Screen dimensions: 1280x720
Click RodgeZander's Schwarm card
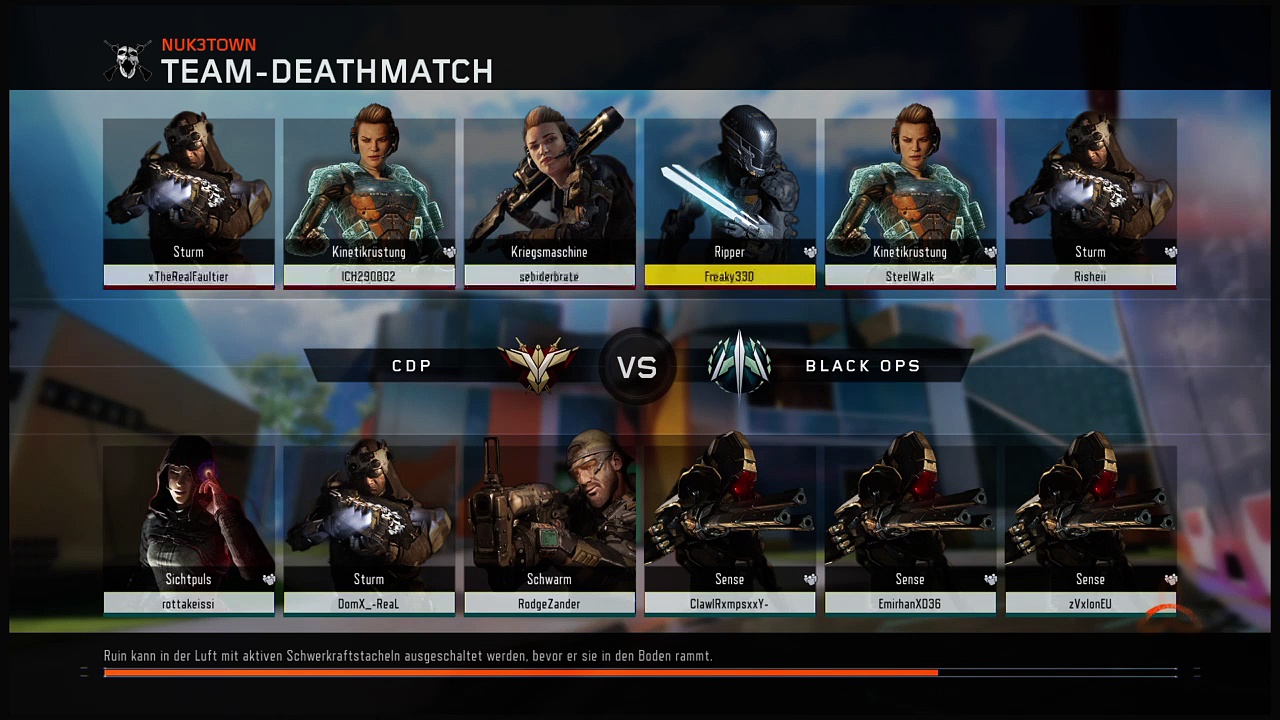tap(549, 530)
